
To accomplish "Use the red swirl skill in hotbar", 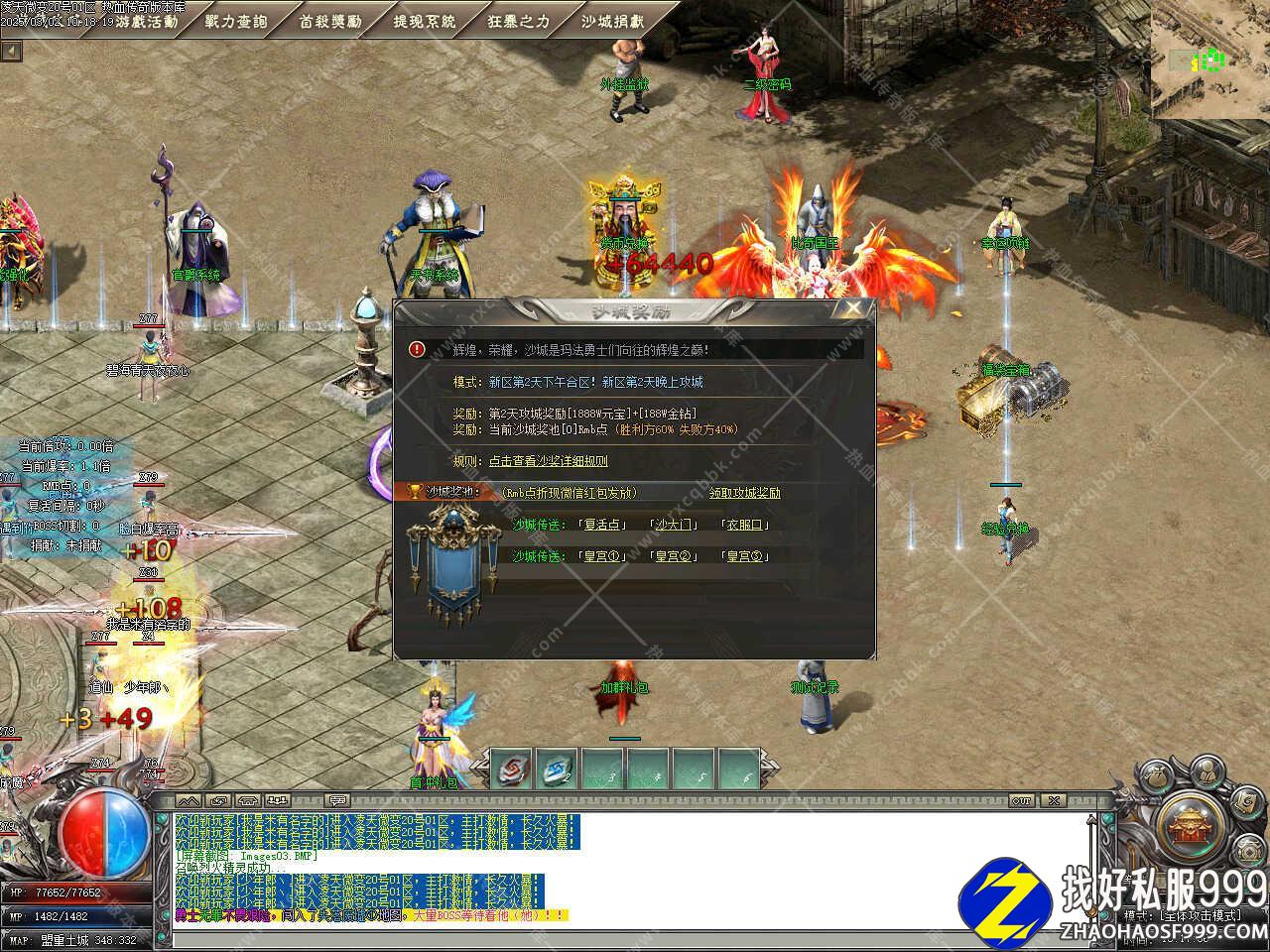I will 513,770.
